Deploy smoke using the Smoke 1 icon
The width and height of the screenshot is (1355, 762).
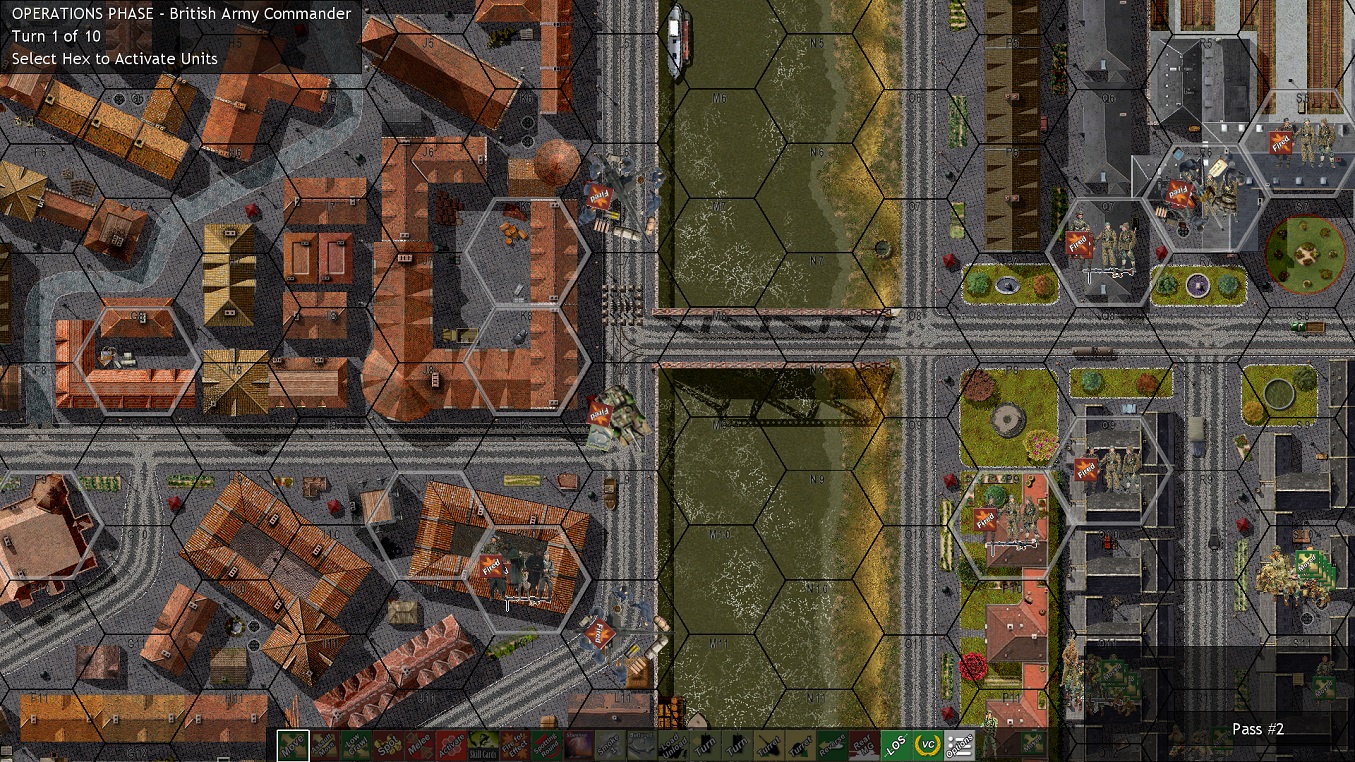coord(608,744)
